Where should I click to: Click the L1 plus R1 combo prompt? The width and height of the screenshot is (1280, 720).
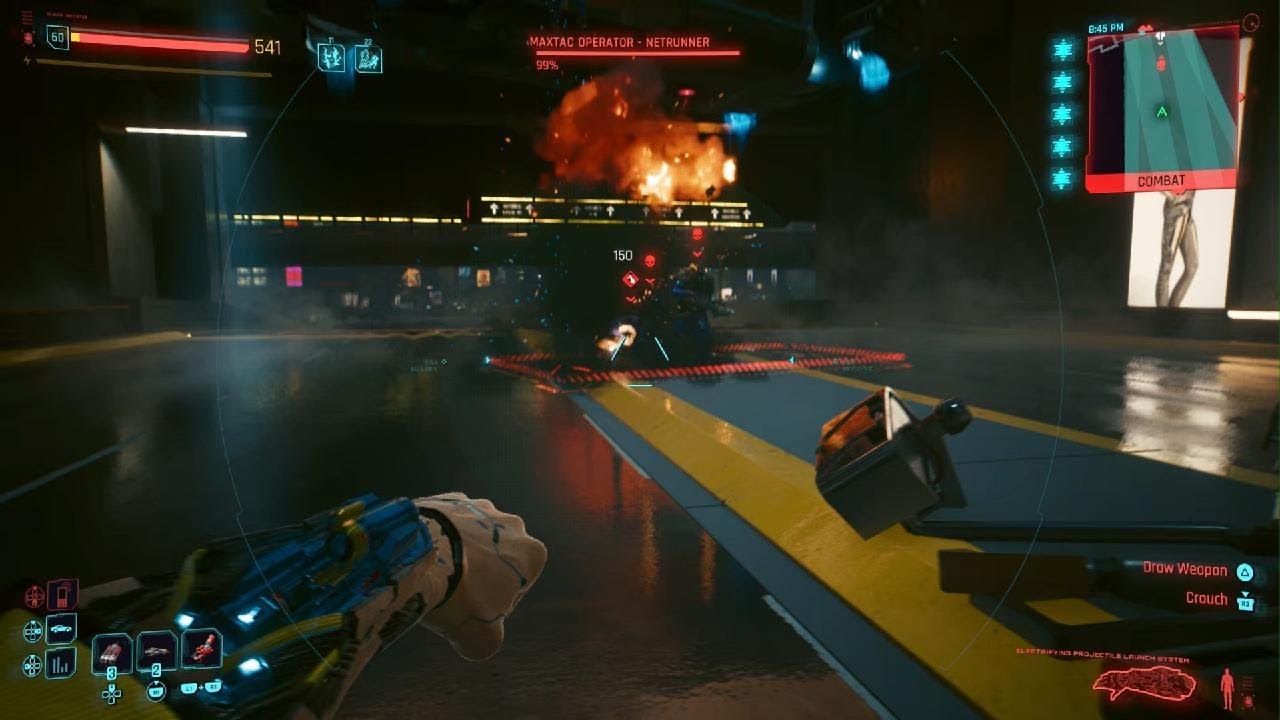point(200,688)
